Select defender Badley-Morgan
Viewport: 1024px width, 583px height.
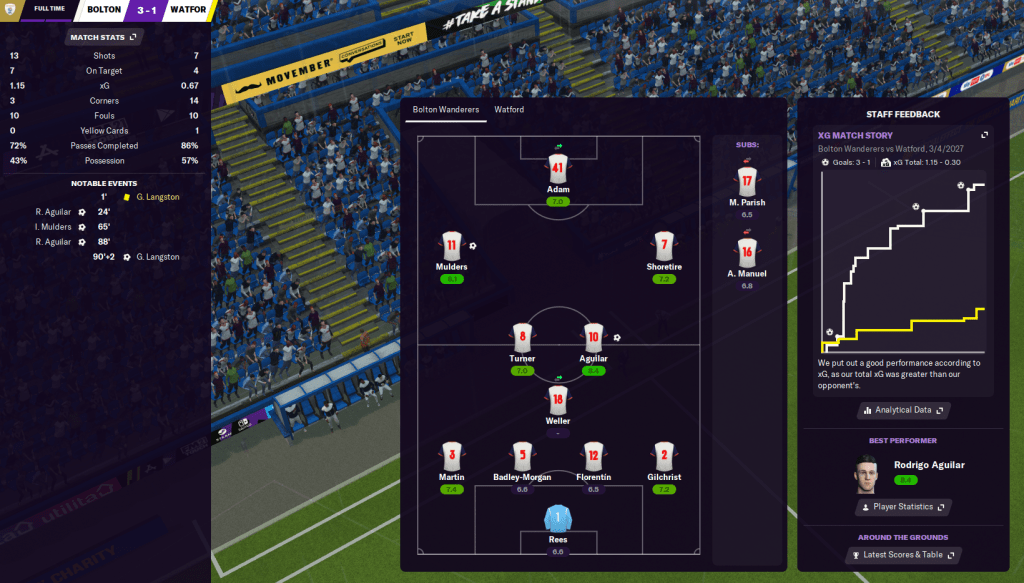pos(522,456)
